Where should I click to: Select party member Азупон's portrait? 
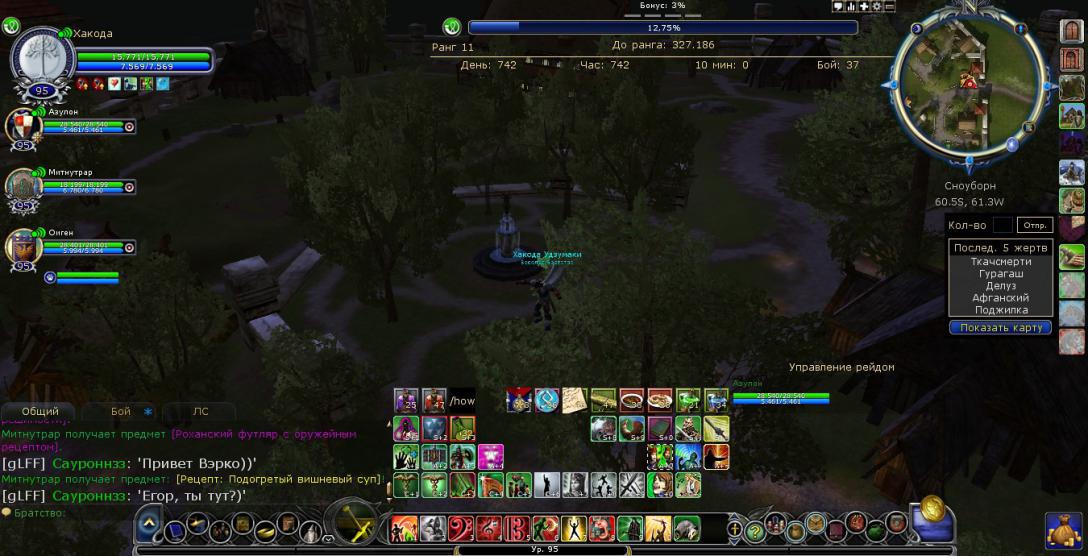[22, 127]
